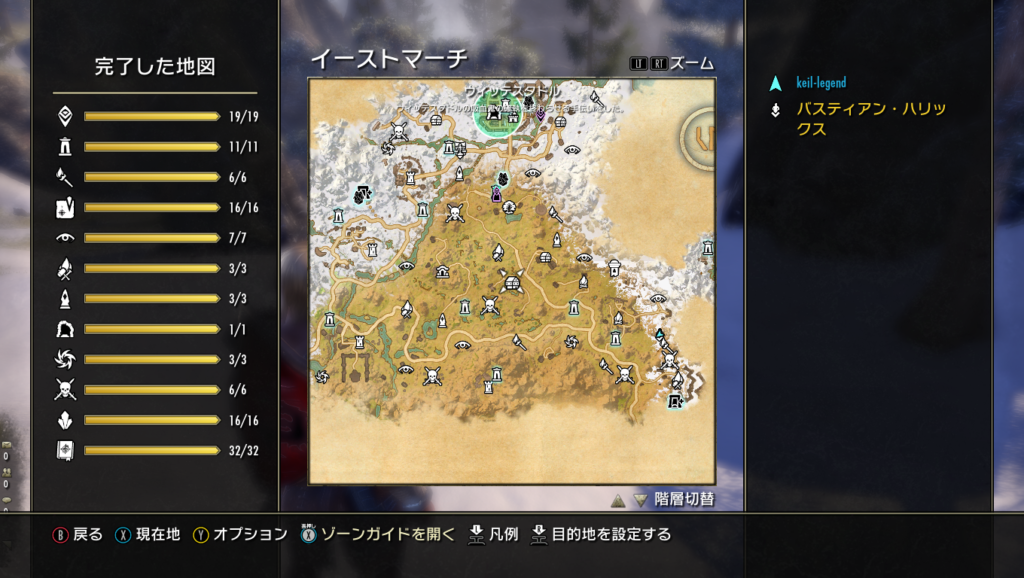Select the purple figure marker below Windhelm
Viewport: 1024px width, 578px height.
496,194
